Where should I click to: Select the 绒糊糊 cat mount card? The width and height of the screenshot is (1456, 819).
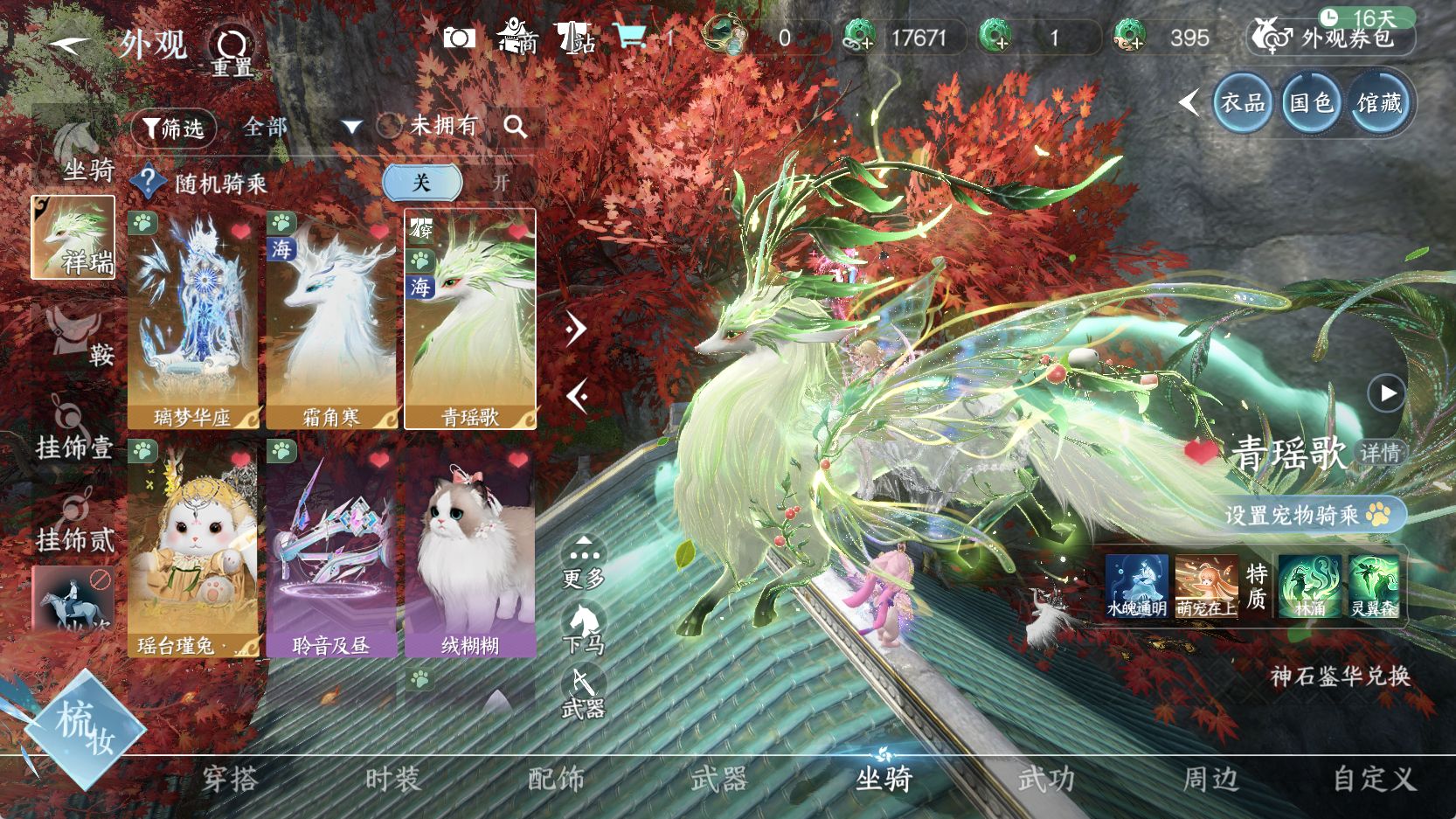(470, 547)
